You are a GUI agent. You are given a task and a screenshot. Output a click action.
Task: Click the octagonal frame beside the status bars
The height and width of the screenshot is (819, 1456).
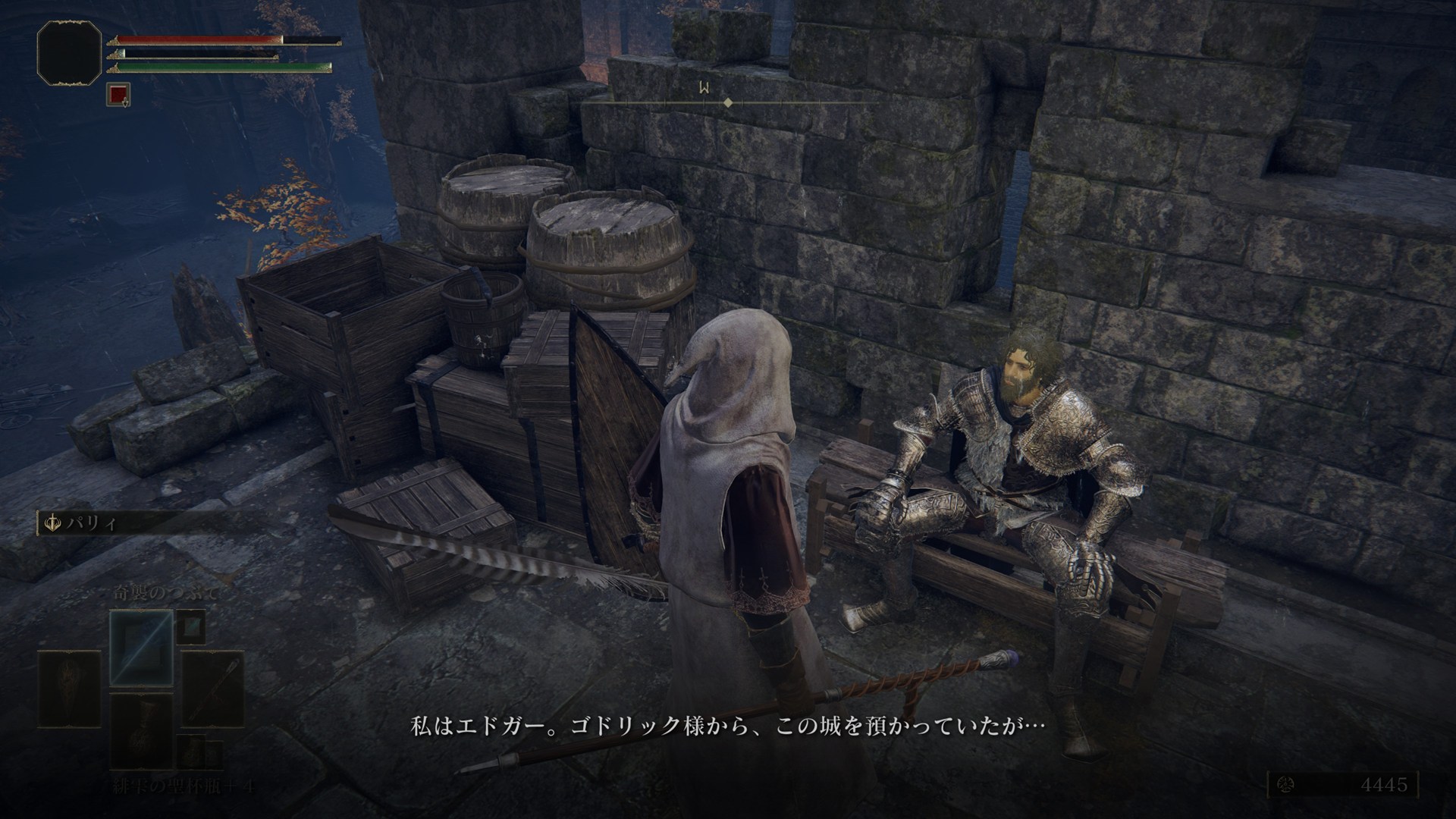point(69,51)
